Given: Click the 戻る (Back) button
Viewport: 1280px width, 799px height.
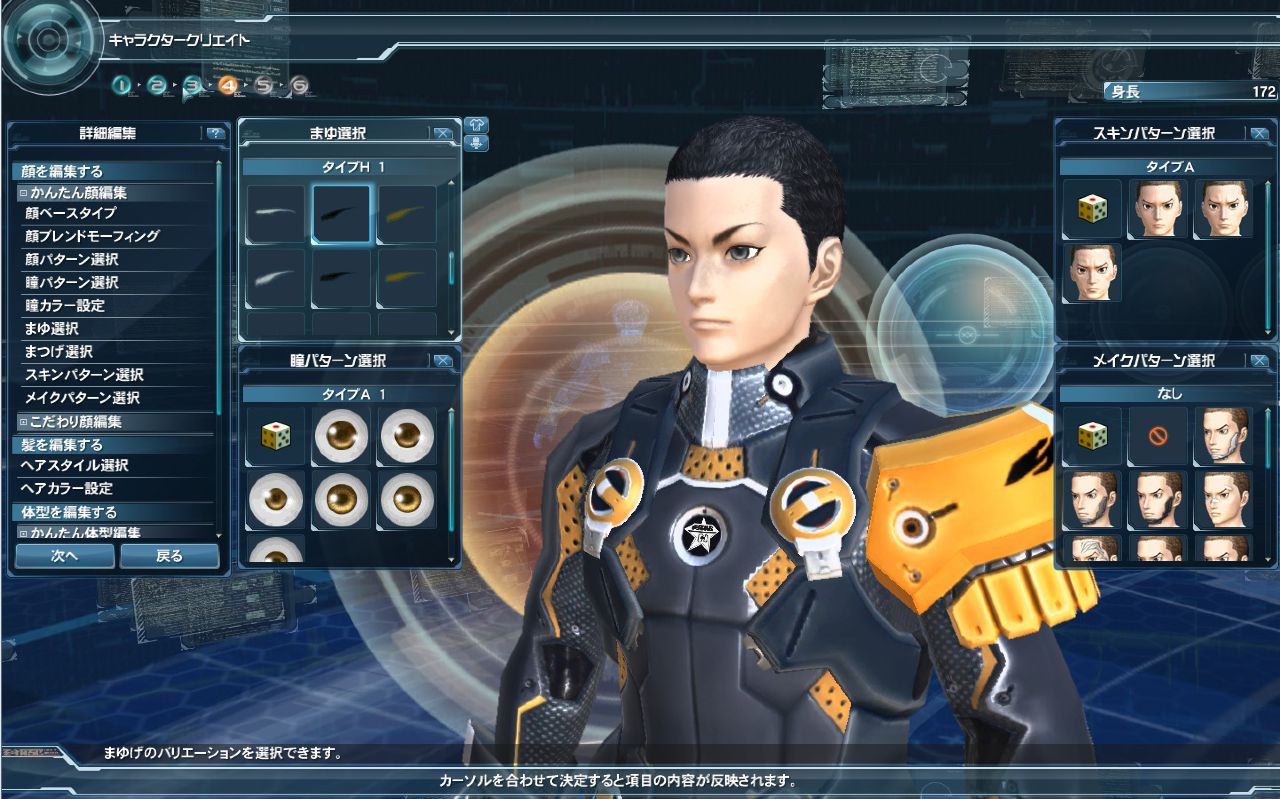Looking at the screenshot, I should pos(169,556).
